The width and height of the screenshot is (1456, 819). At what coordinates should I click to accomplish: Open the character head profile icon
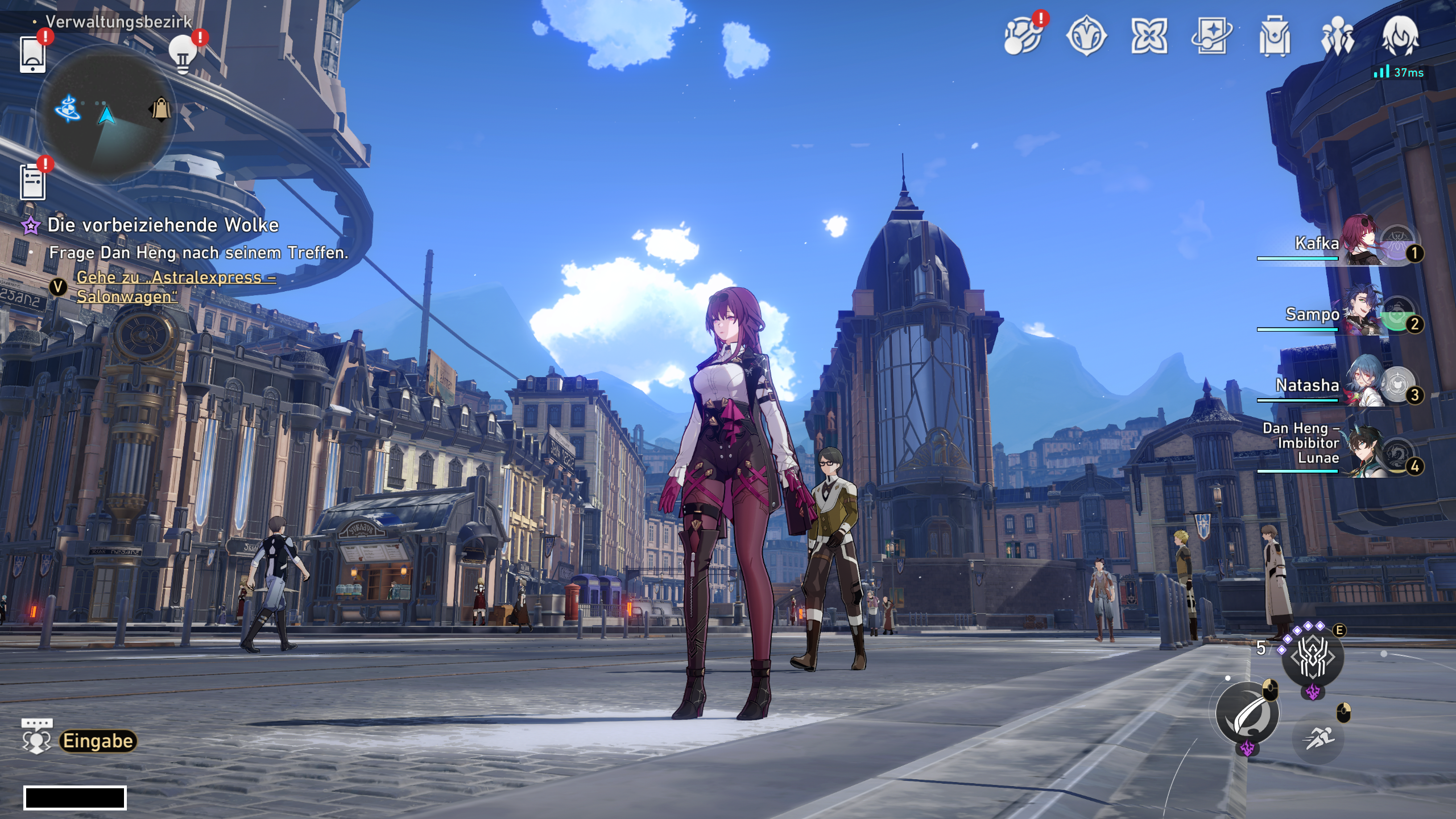pyautogui.click(x=1400, y=36)
